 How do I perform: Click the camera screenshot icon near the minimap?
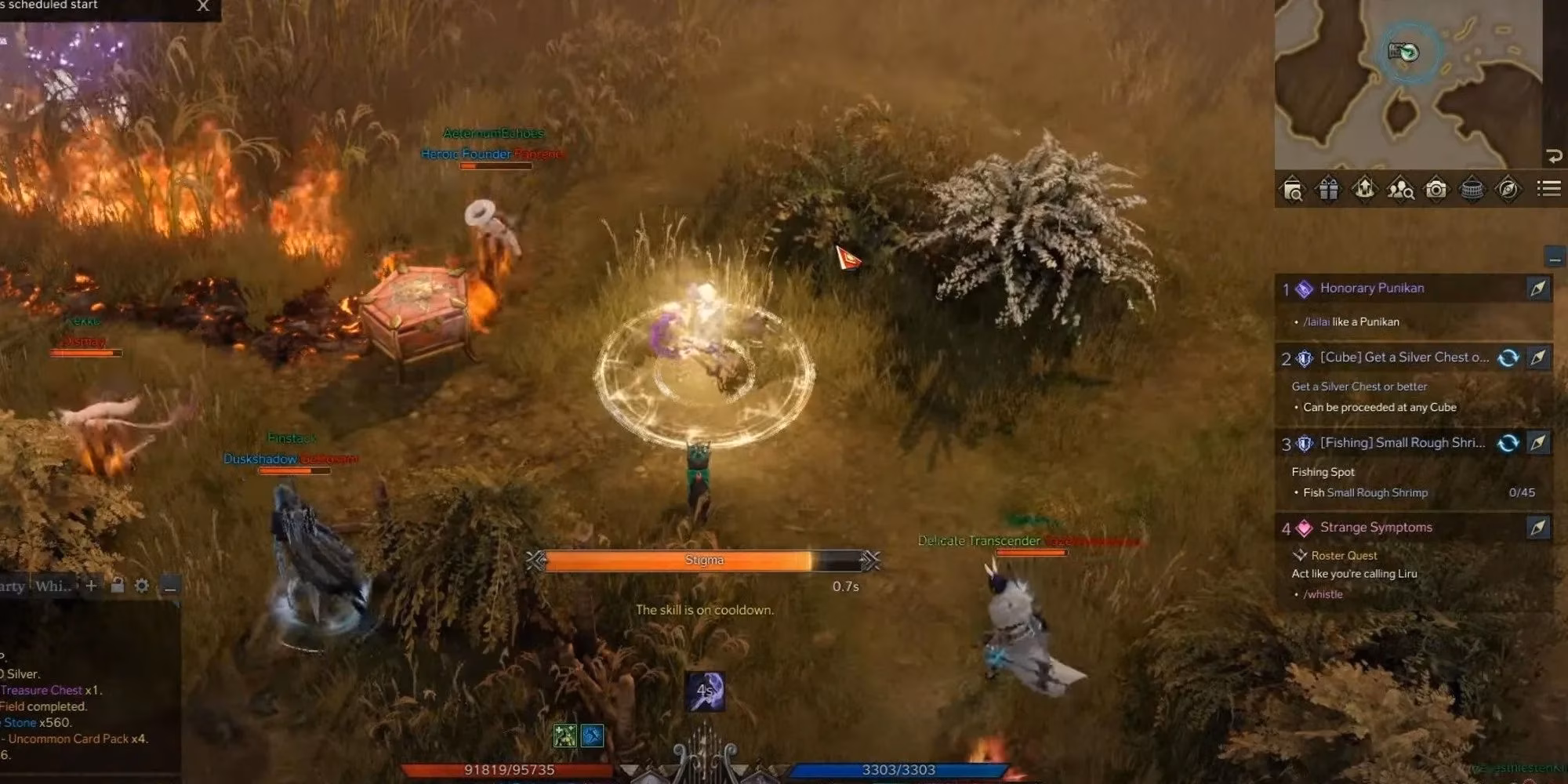[x=1438, y=188]
